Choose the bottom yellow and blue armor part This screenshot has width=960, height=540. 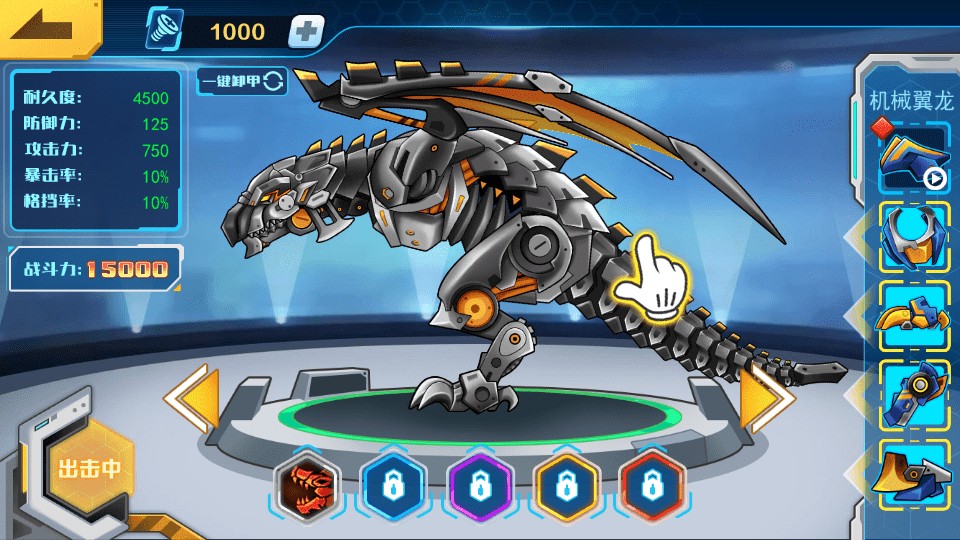tap(914, 472)
